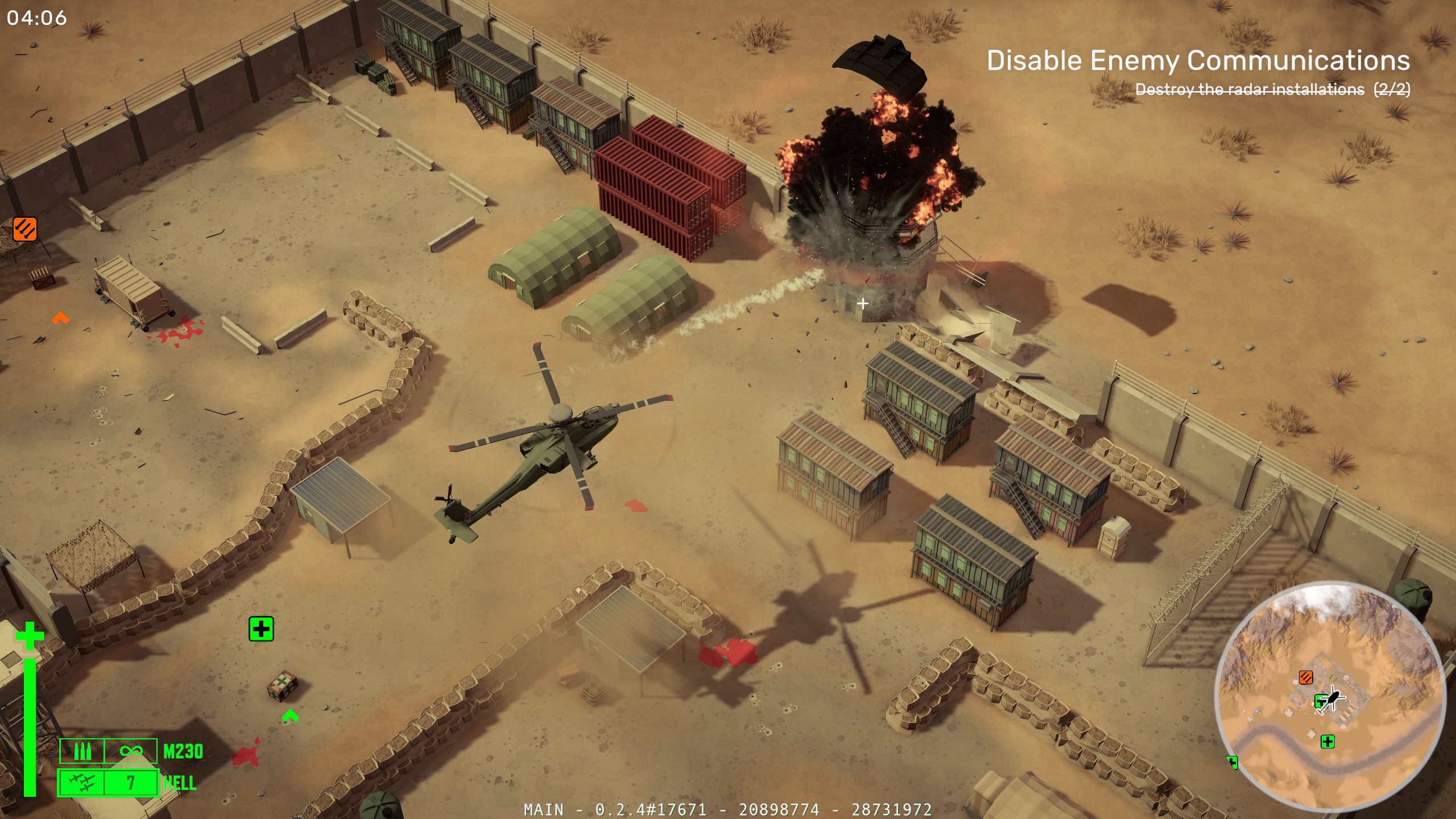Switch to the Hellfire missile weapon slot
The height and width of the screenshot is (819, 1456).
tap(108, 783)
